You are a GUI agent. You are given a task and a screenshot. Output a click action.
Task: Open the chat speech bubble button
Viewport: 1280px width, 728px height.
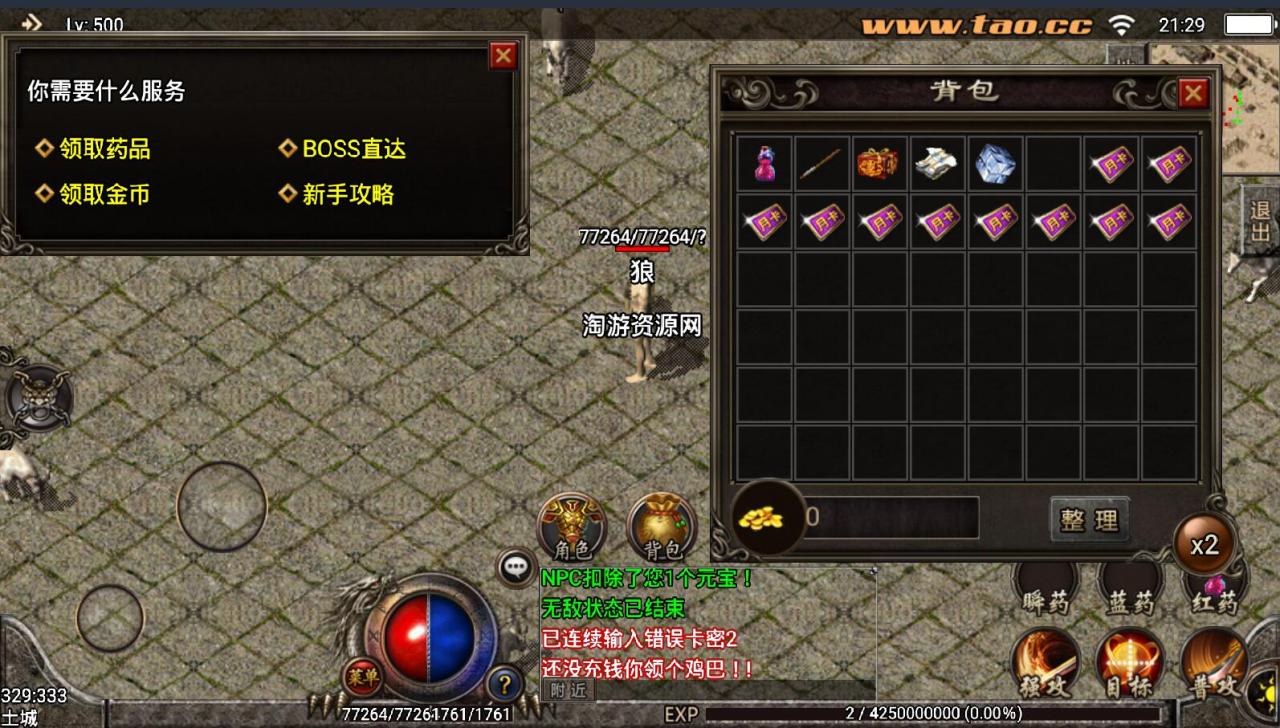516,567
